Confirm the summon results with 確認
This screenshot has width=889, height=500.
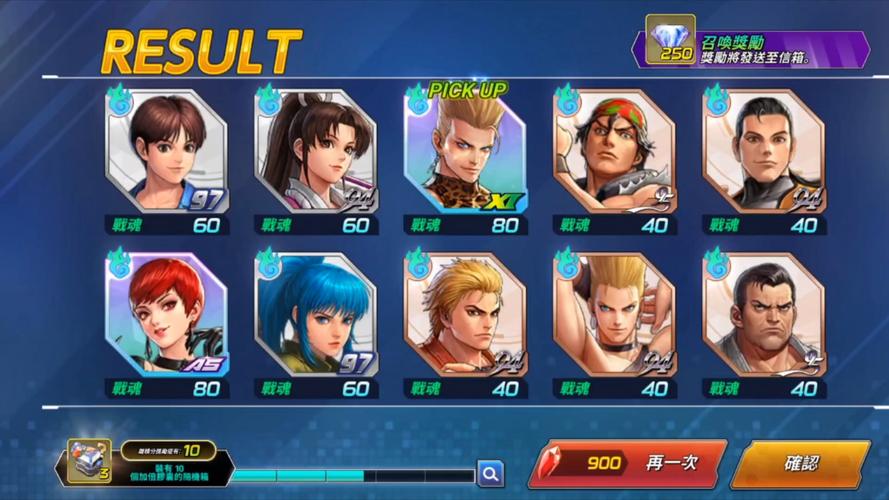(802, 464)
